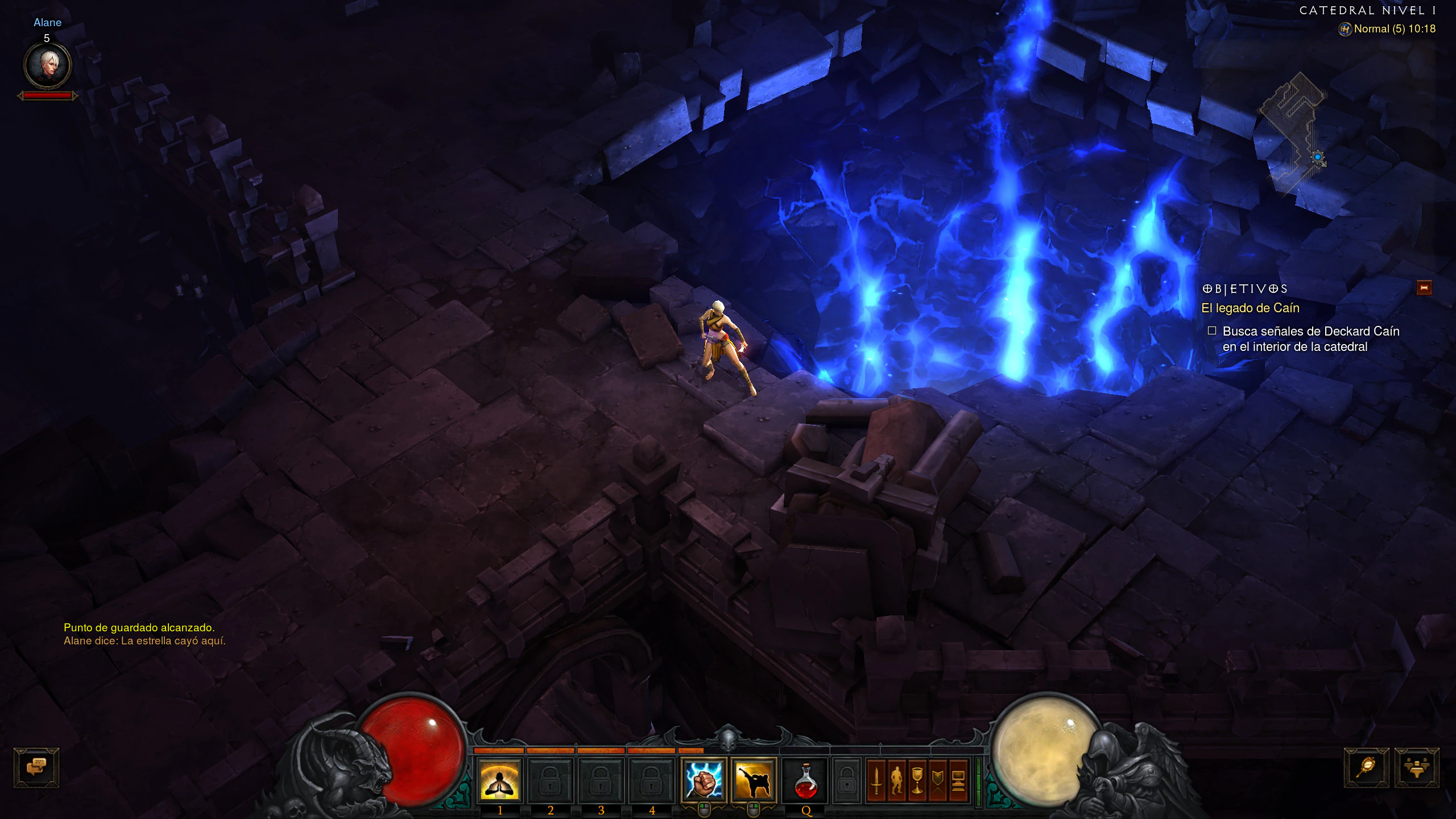
Task: Activate the praying monk mantra skill
Action: coord(499,780)
